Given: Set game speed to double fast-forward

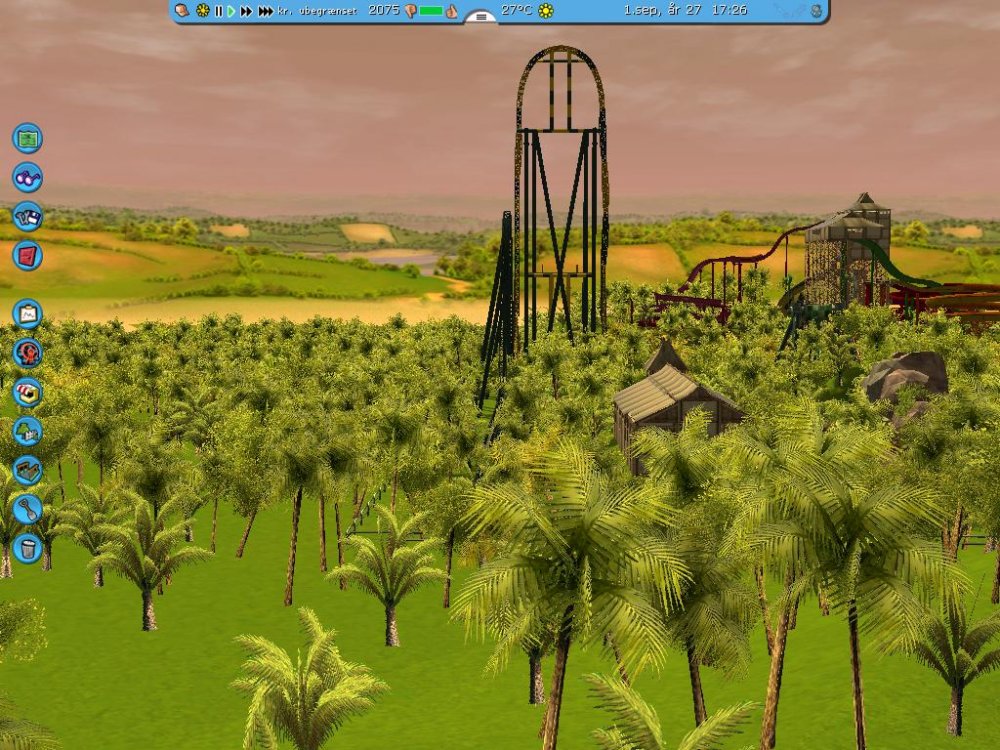Looking at the screenshot, I should (x=246, y=10).
